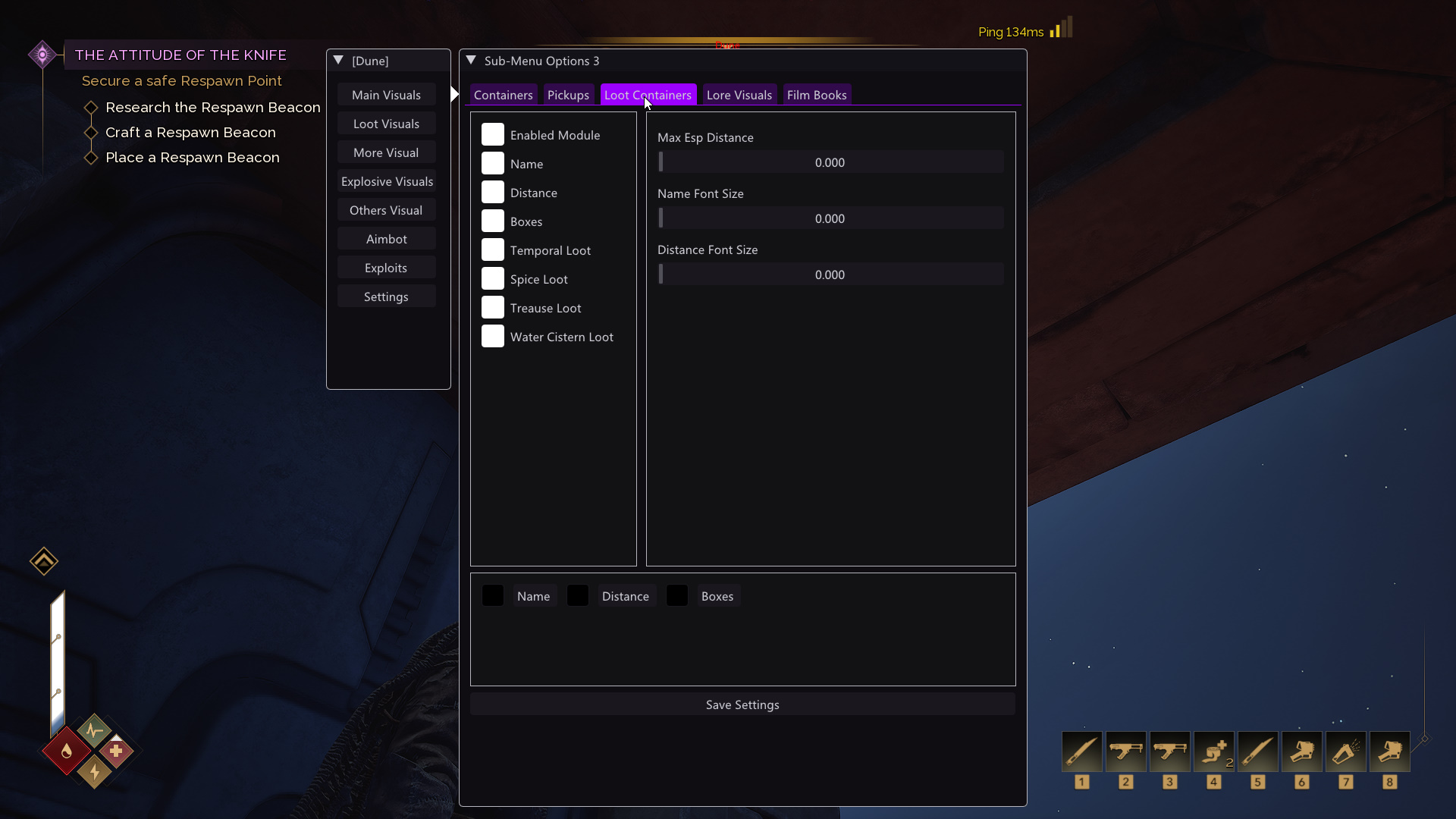The width and height of the screenshot is (1456, 819).
Task: Open the Lore Visuals tab
Action: [739, 95]
